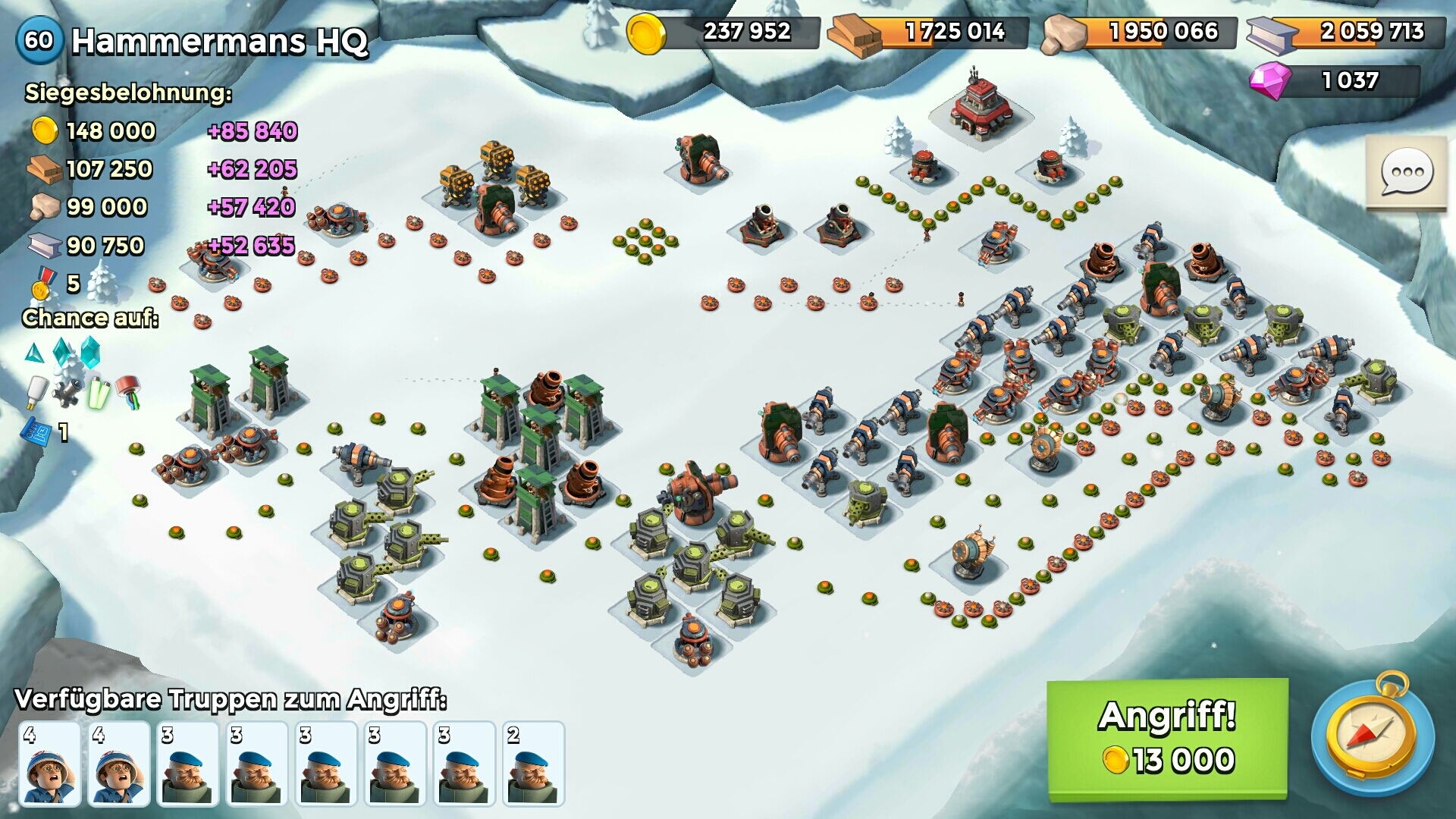Open the chat speech bubble
The image size is (1456, 819).
pyautogui.click(x=1407, y=173)
